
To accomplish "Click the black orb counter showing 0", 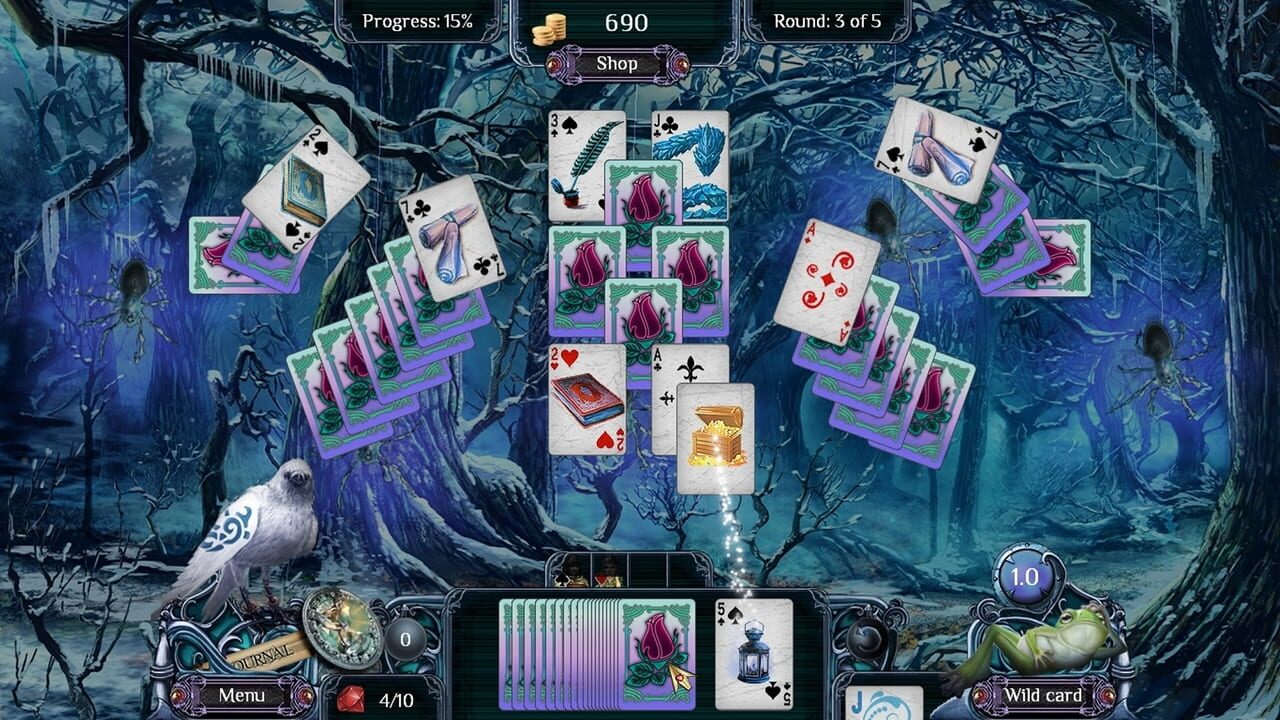I will [405, 638].
